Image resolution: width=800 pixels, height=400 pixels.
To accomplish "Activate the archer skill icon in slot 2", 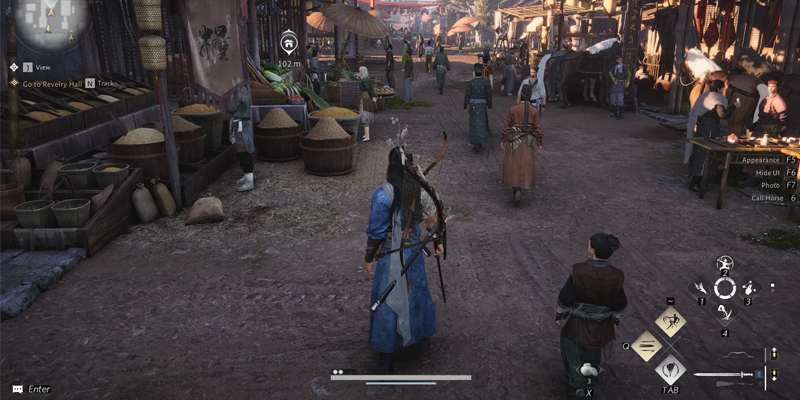I will click(724, 264).
